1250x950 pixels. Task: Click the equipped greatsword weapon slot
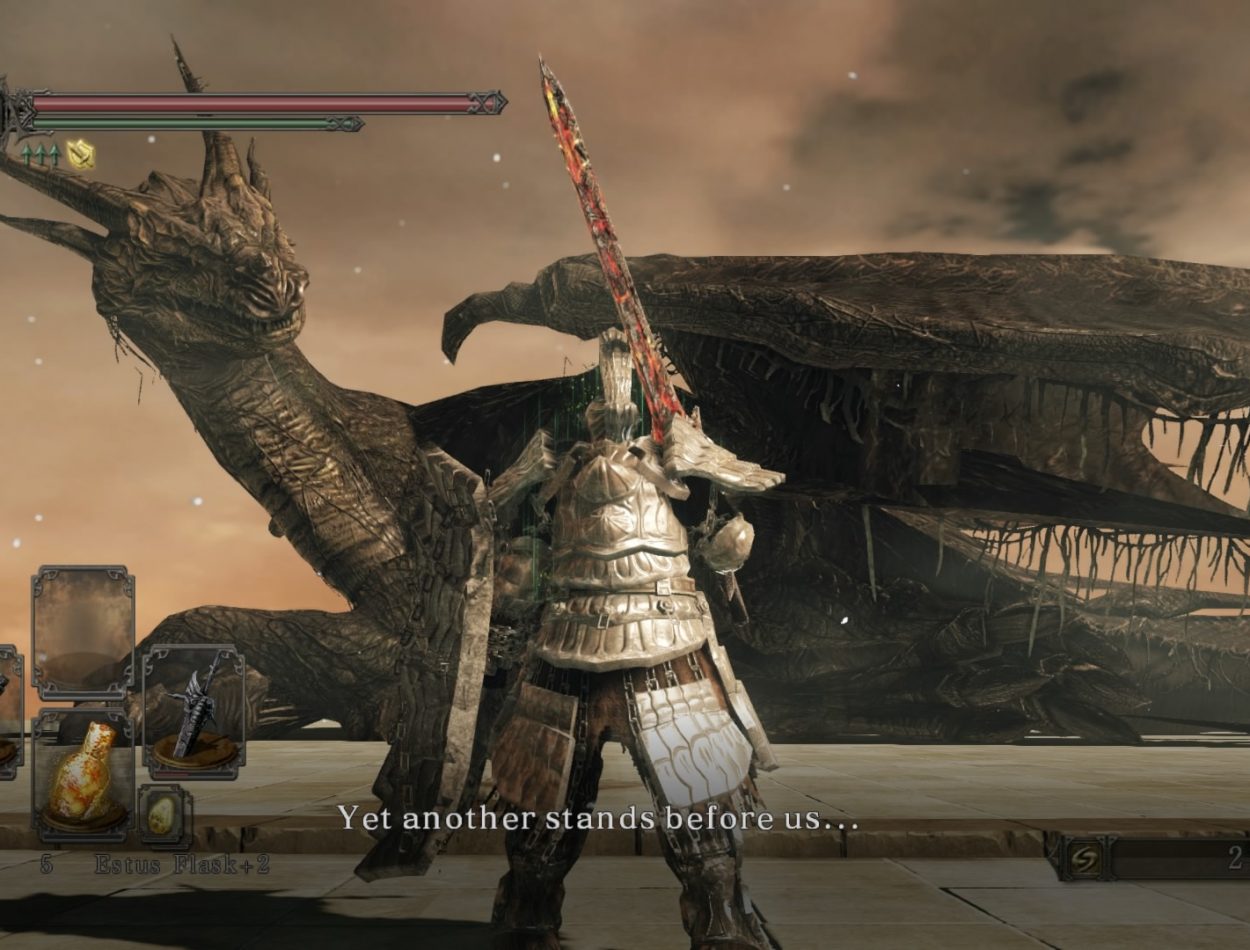194,712
